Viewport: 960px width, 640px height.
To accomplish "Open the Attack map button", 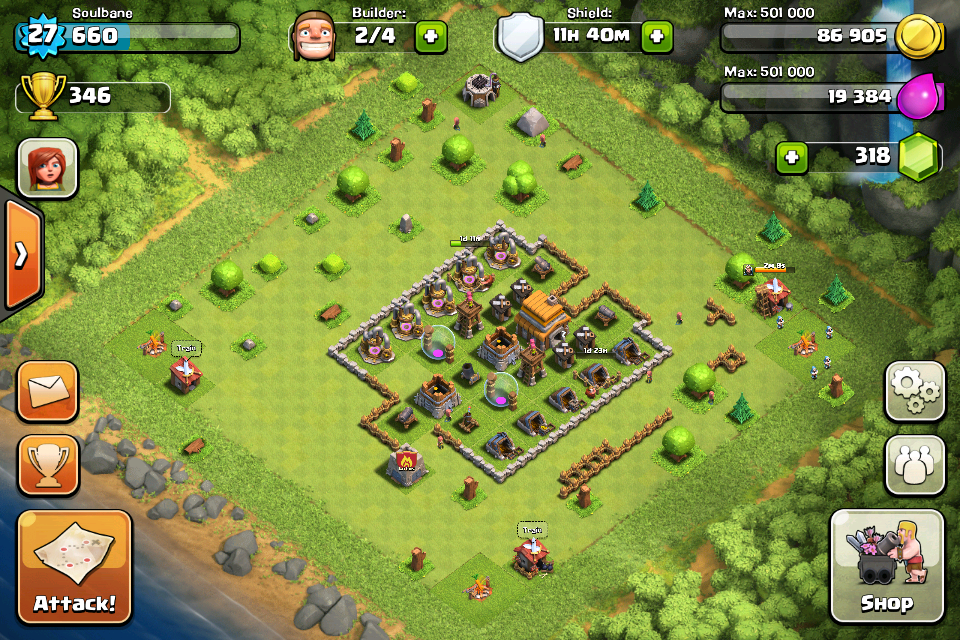I will 75,567.
